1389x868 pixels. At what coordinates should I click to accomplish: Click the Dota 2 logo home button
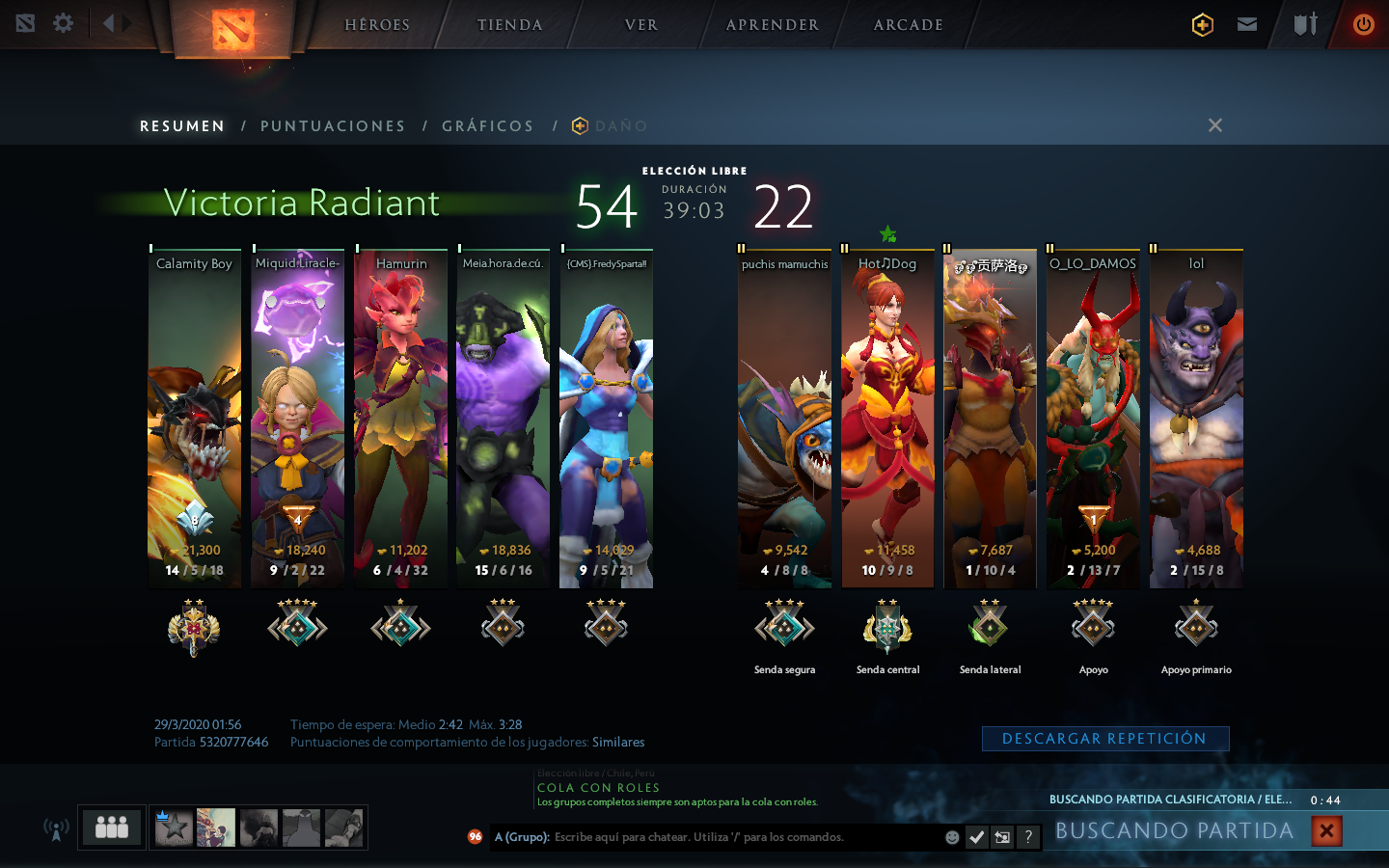tap(232, 29)
